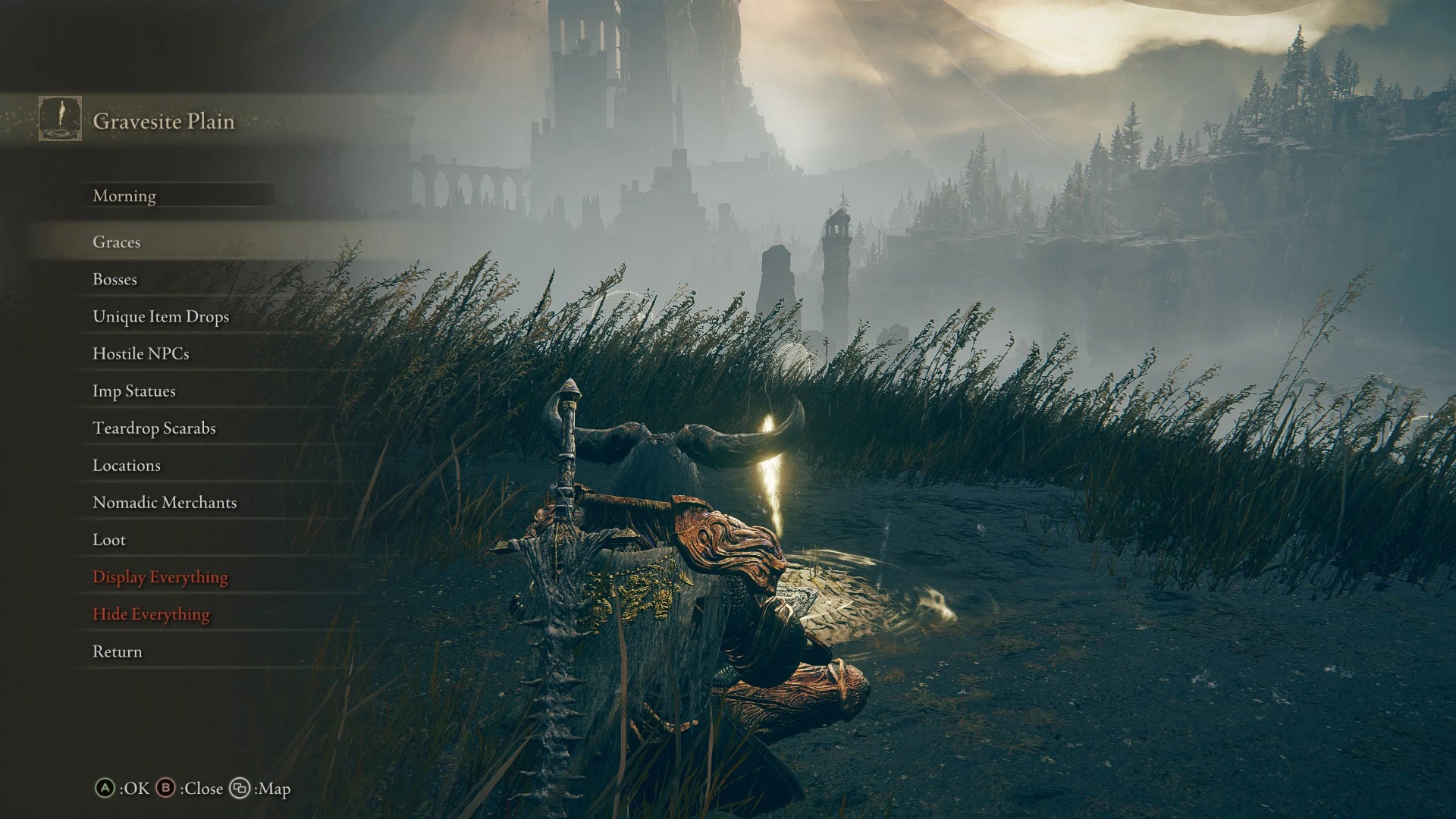Select the Hostile NPCs entry

click(141, 353)
